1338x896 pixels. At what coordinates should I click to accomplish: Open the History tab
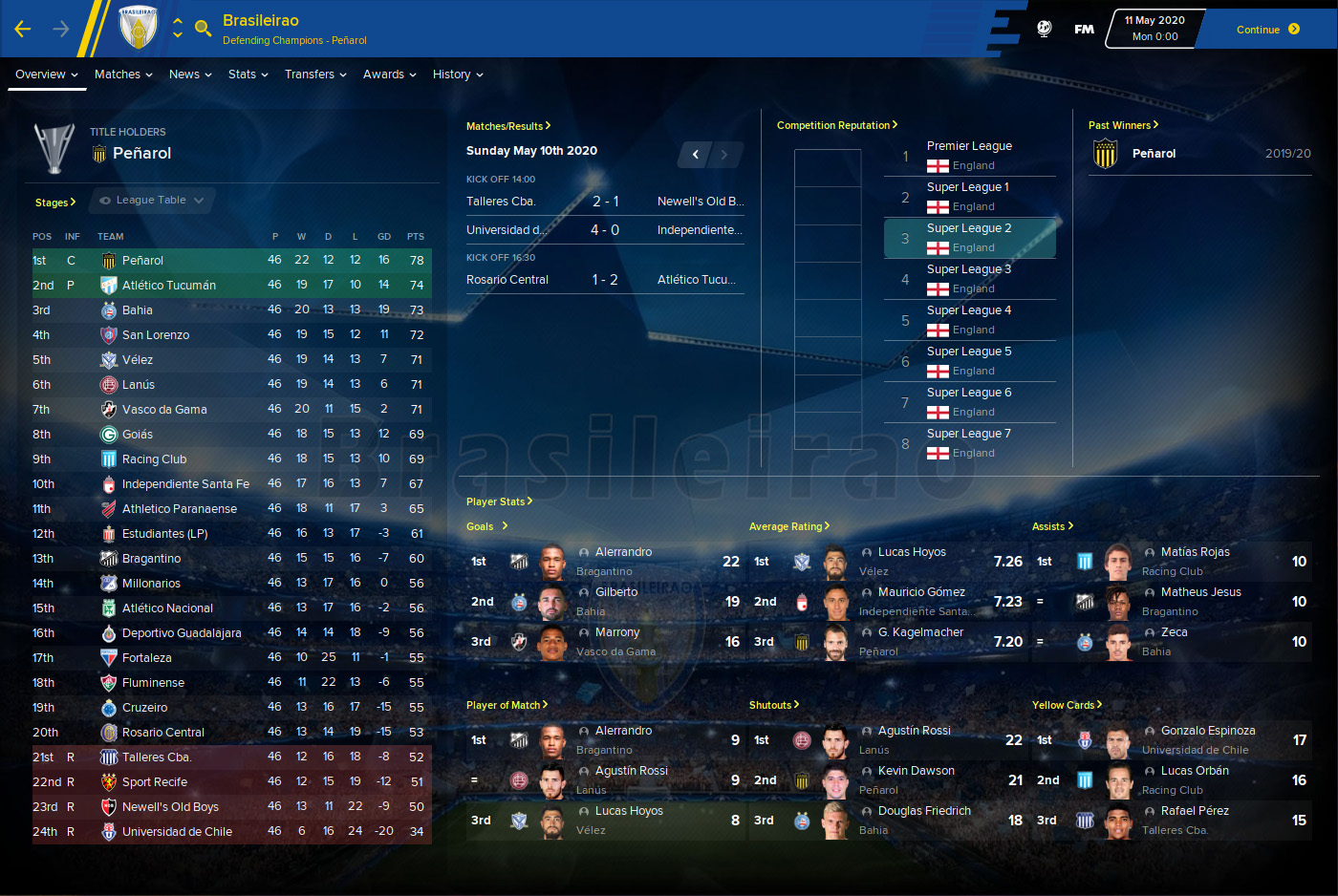coord(457,75)
